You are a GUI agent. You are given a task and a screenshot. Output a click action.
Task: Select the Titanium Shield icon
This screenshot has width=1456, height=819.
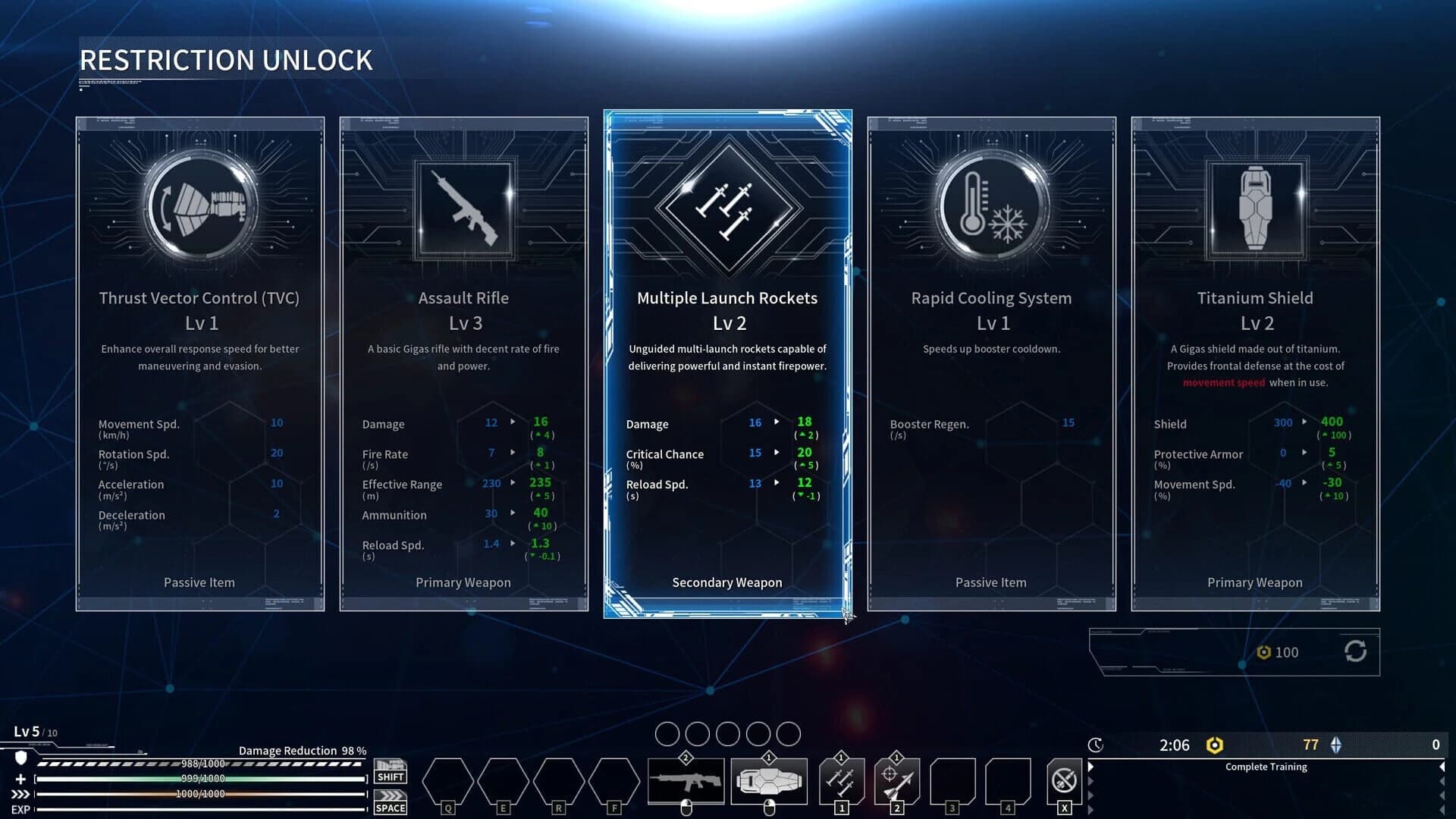point(1254,208)
